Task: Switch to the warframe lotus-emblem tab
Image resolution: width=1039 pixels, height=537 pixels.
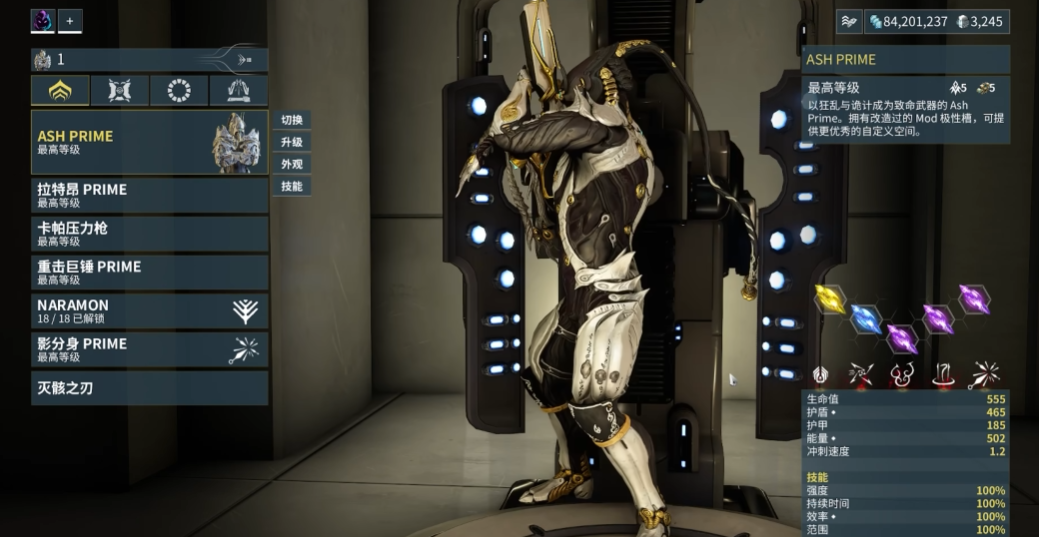Action: (60, 91)
